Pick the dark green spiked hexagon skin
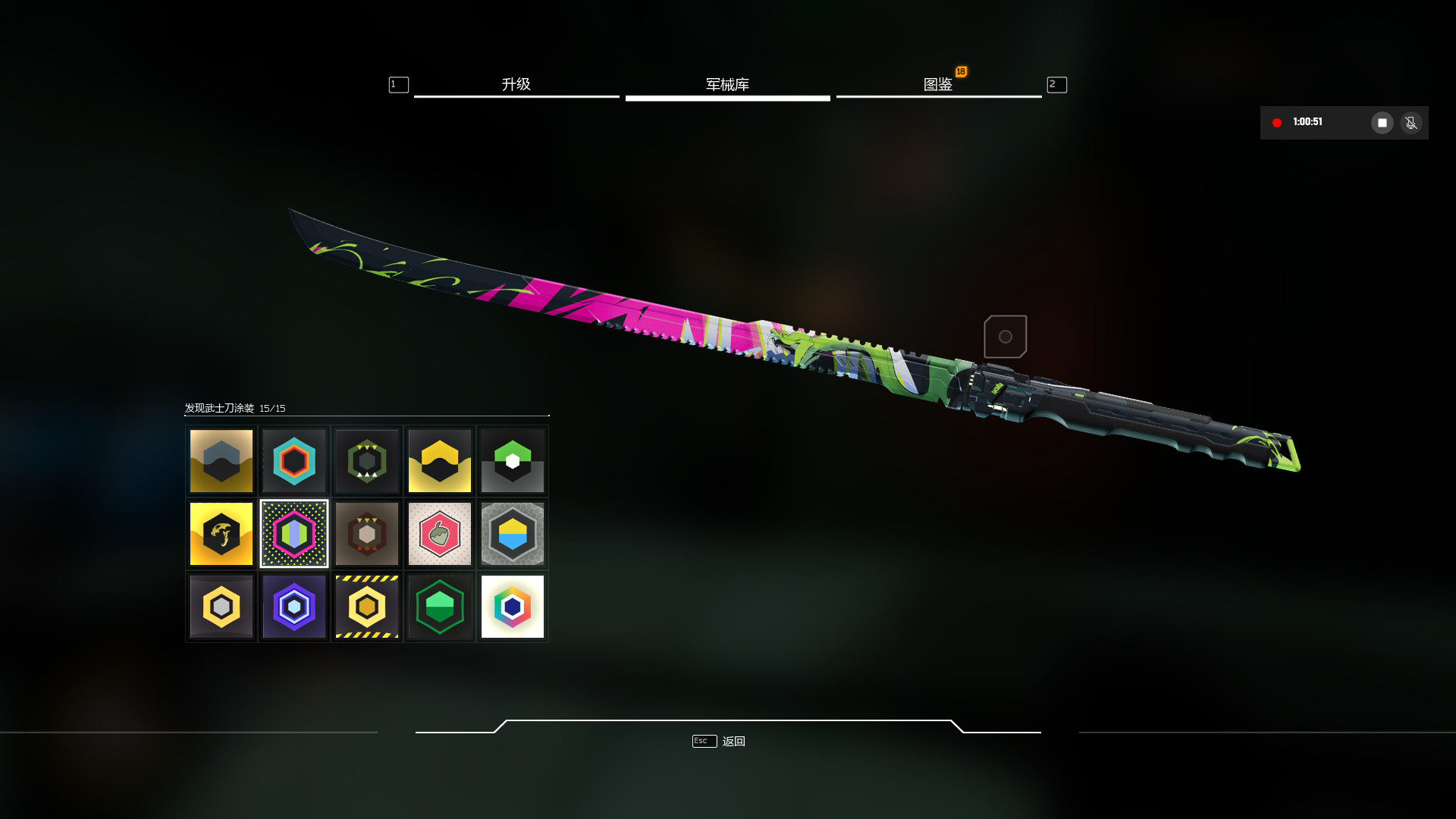The image size is (1456, 819). click(x=367, y=461)
